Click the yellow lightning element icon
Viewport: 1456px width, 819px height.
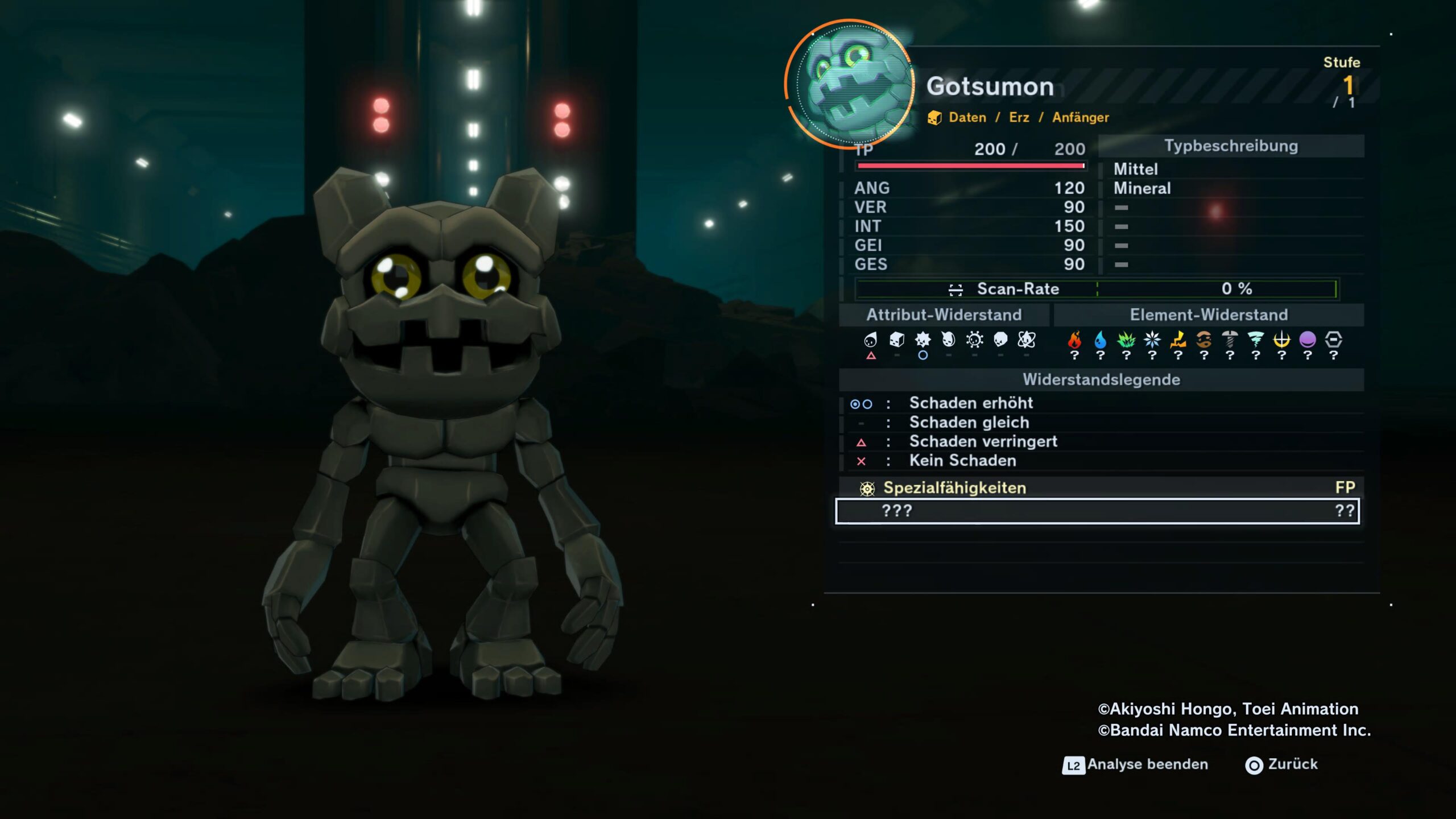click(1178, 340)
